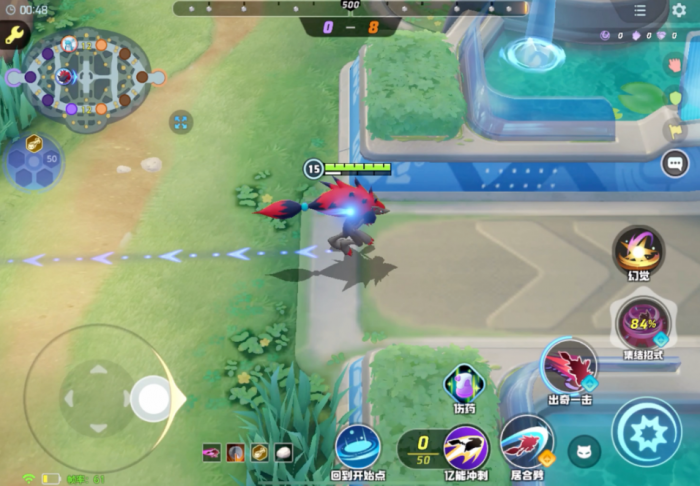Trigger the 集结招式 unite move

tap(641, 323)
